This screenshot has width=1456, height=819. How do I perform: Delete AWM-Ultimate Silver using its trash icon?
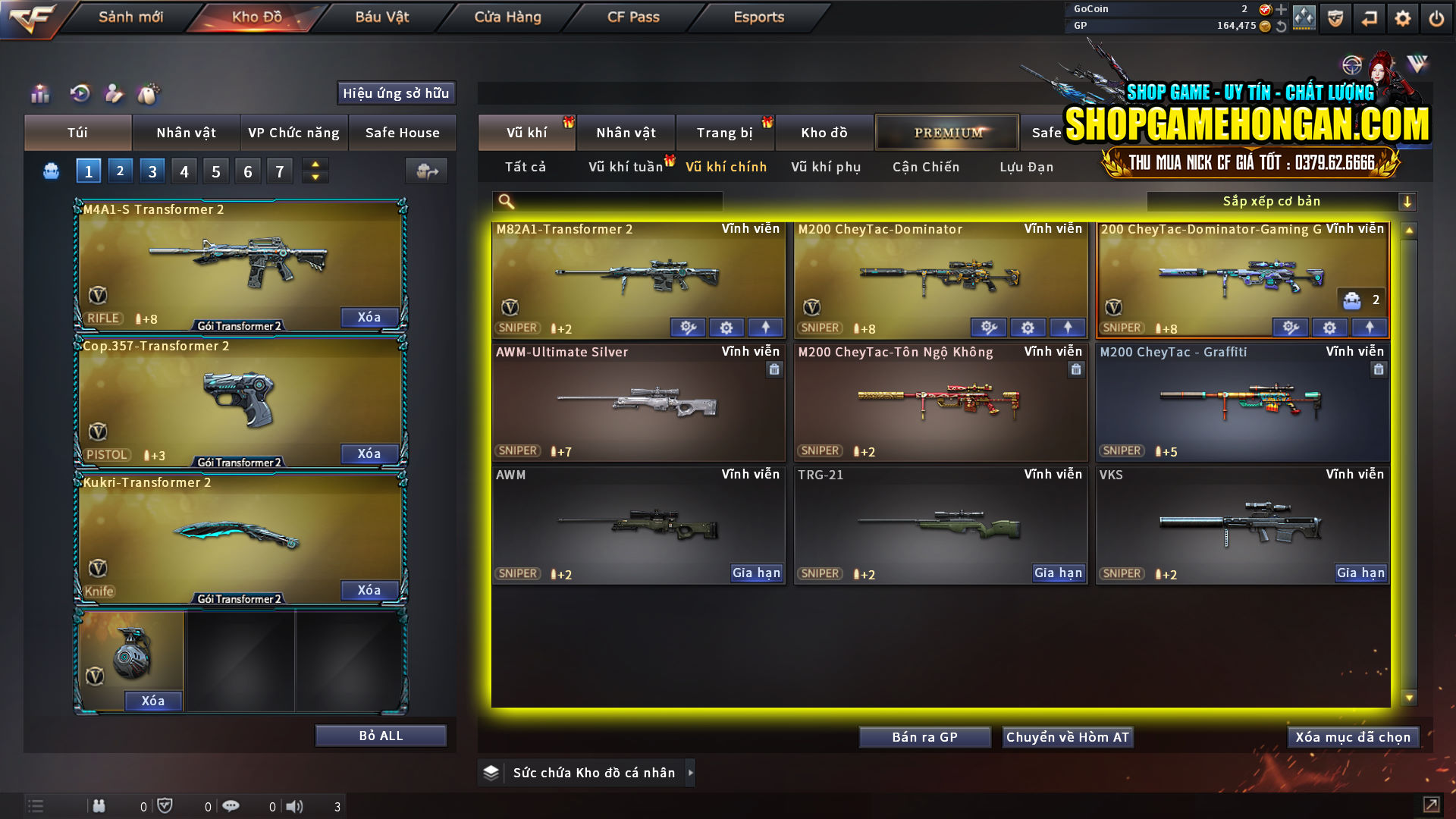pos(774,369)
